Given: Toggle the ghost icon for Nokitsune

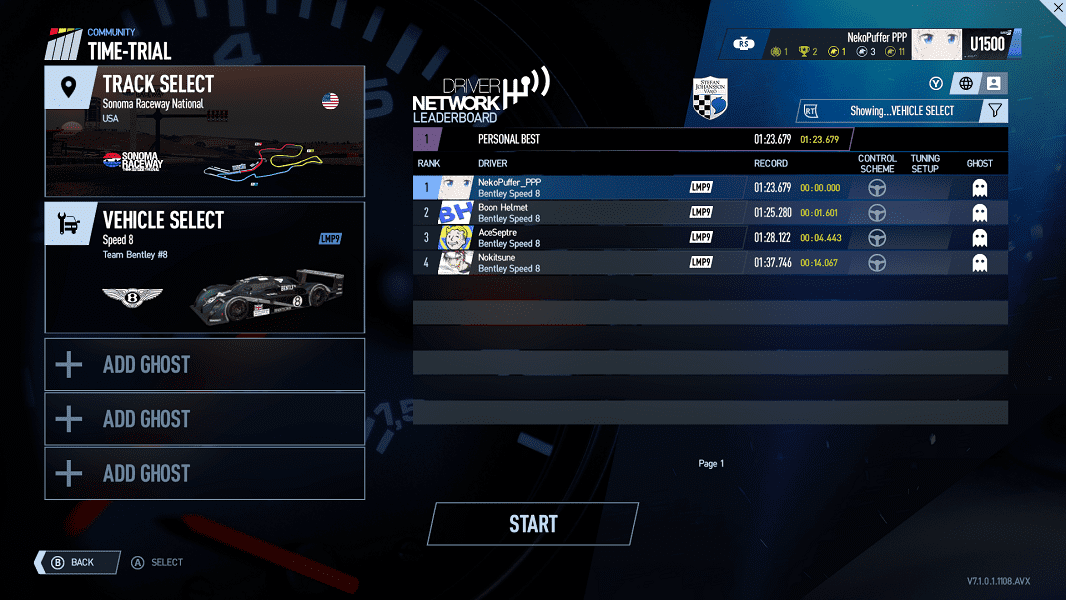Looking at the screenshot, I should [980, 262].
